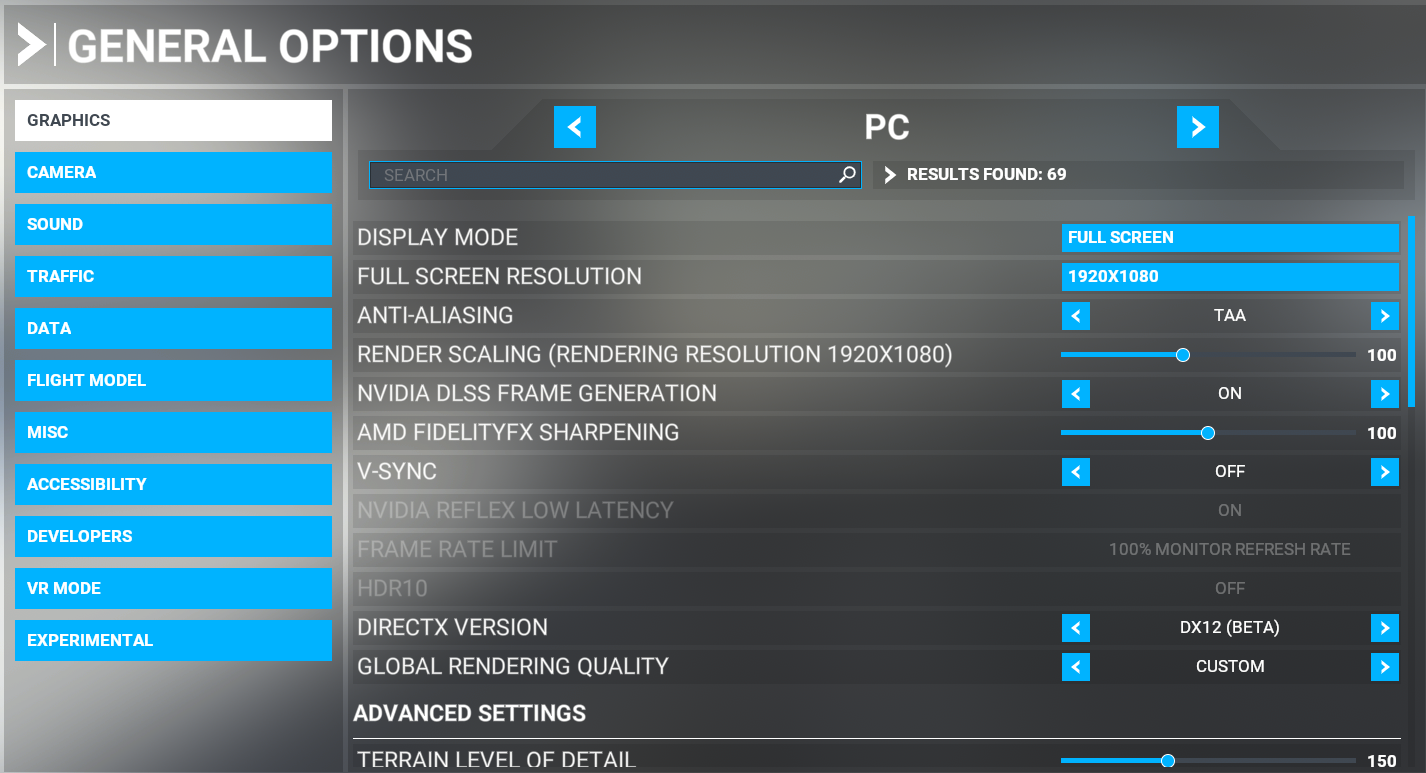Decrease Anti-Aliasing with the left stepper arrow
The width and height of the screenshot is (1426, 773).
pyautogui.click(x=1076, y=315)
